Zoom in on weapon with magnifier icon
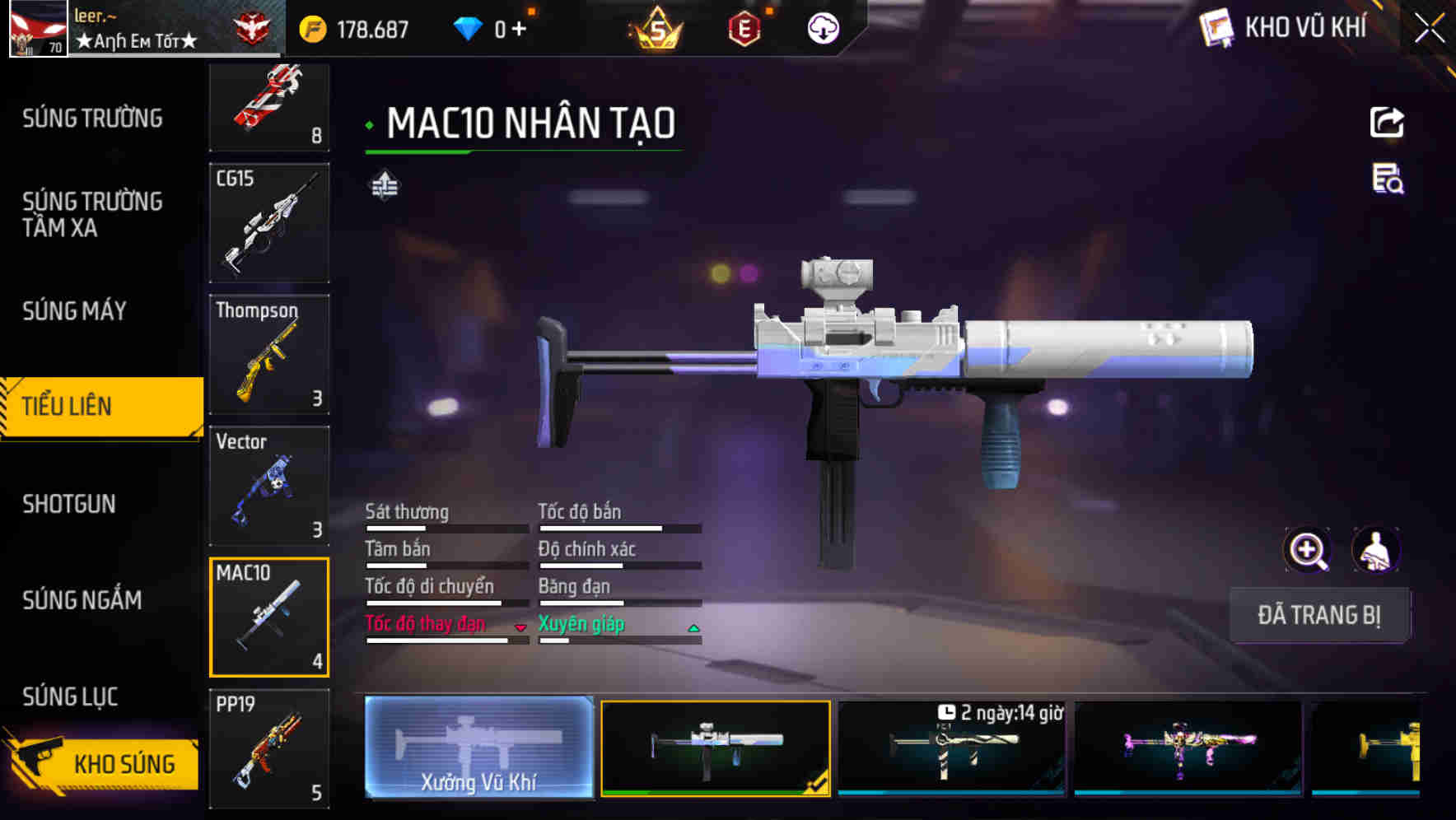The width and height of the screenshot is (1456, 820). [1308, 550]
